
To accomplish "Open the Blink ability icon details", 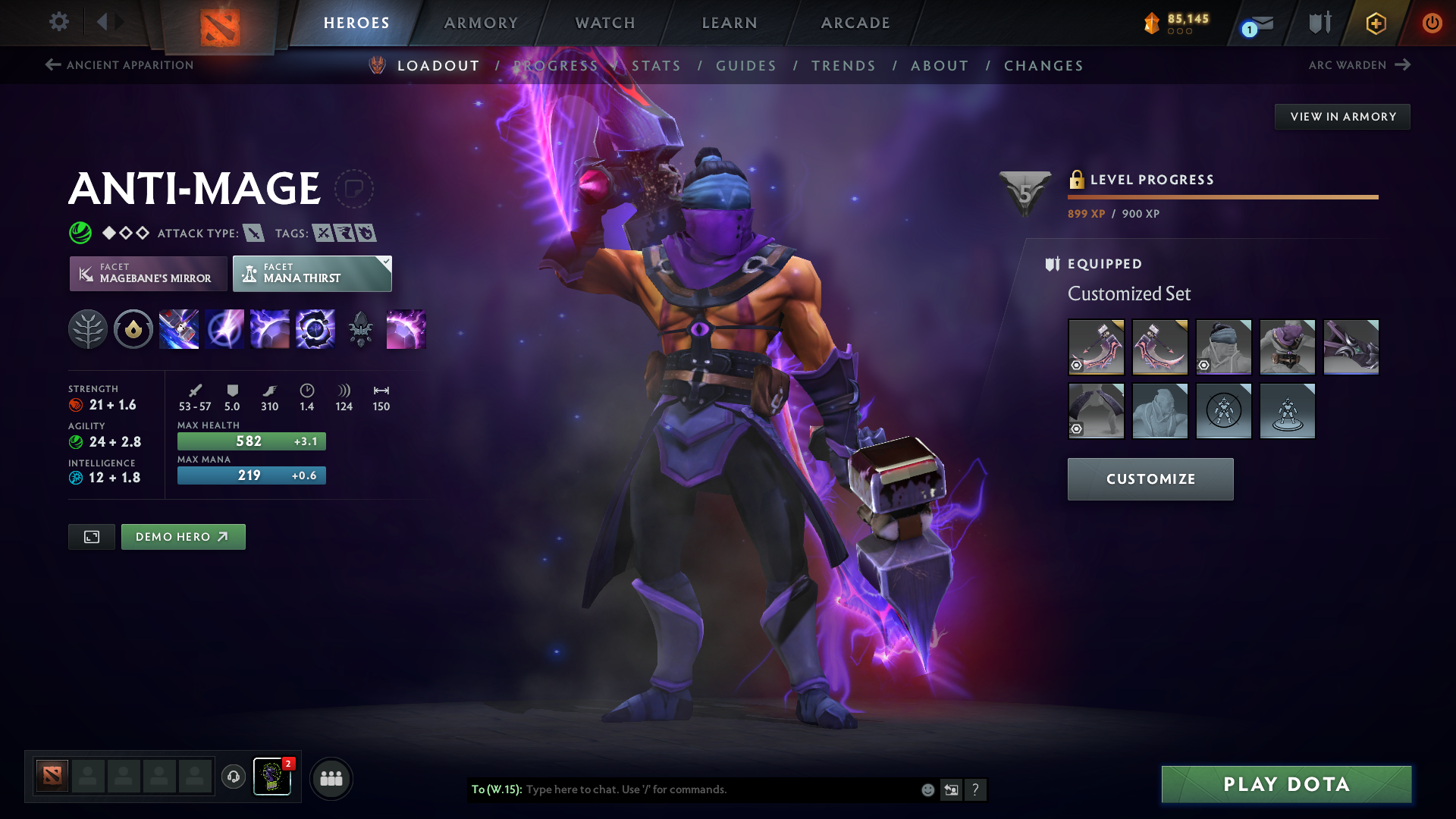I will pos(224,329).
